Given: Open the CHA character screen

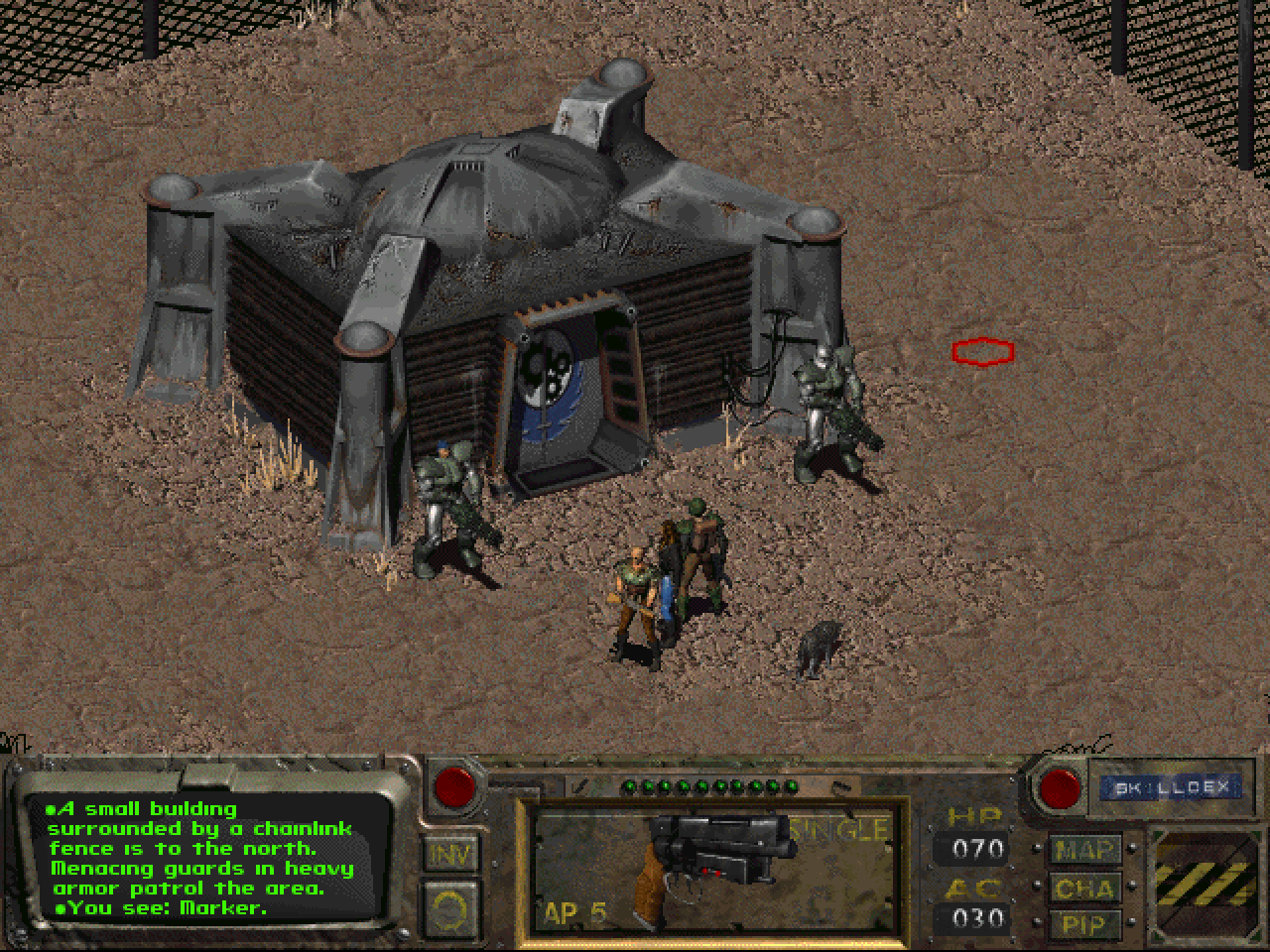Looking at the screenshot, I should coord(1085,889).
